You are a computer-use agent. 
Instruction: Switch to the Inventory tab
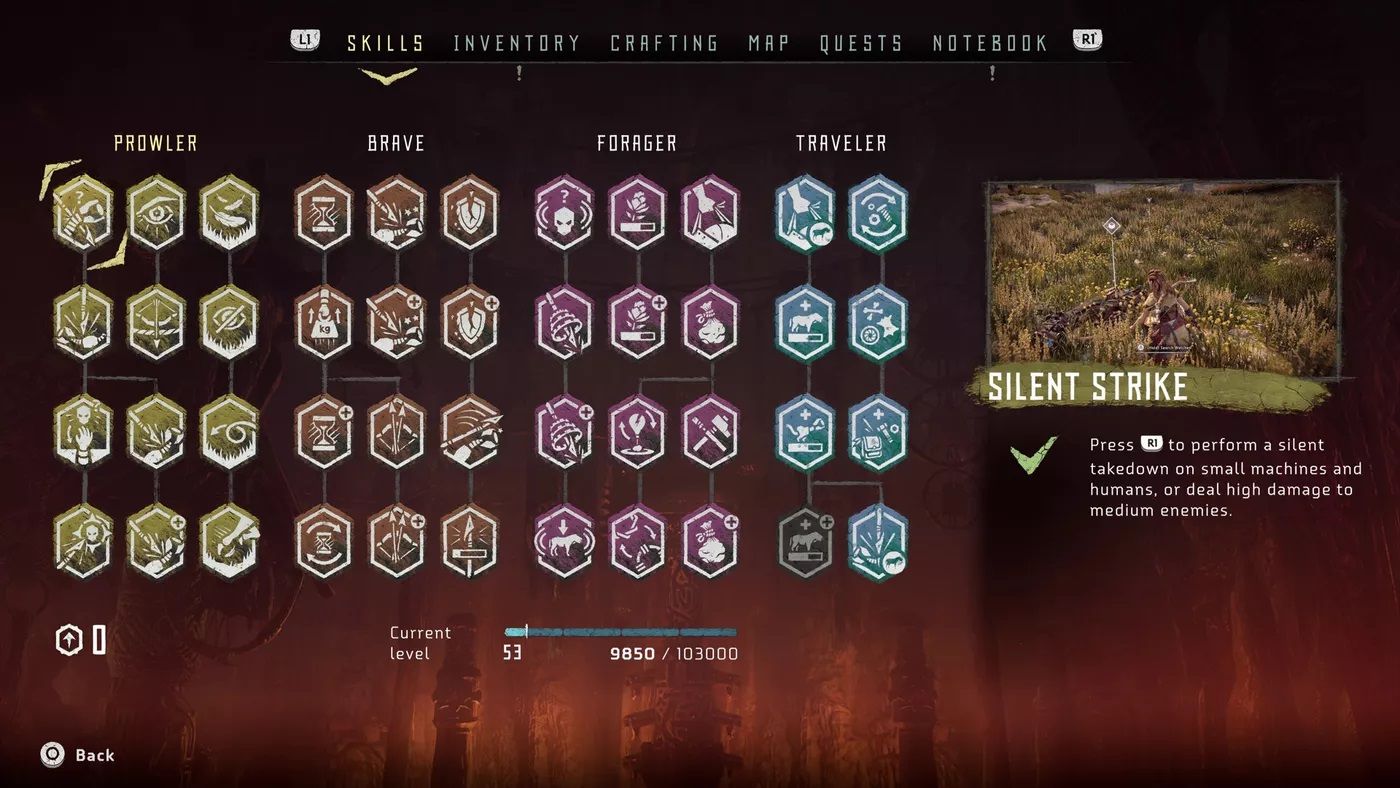pos(517,42)
